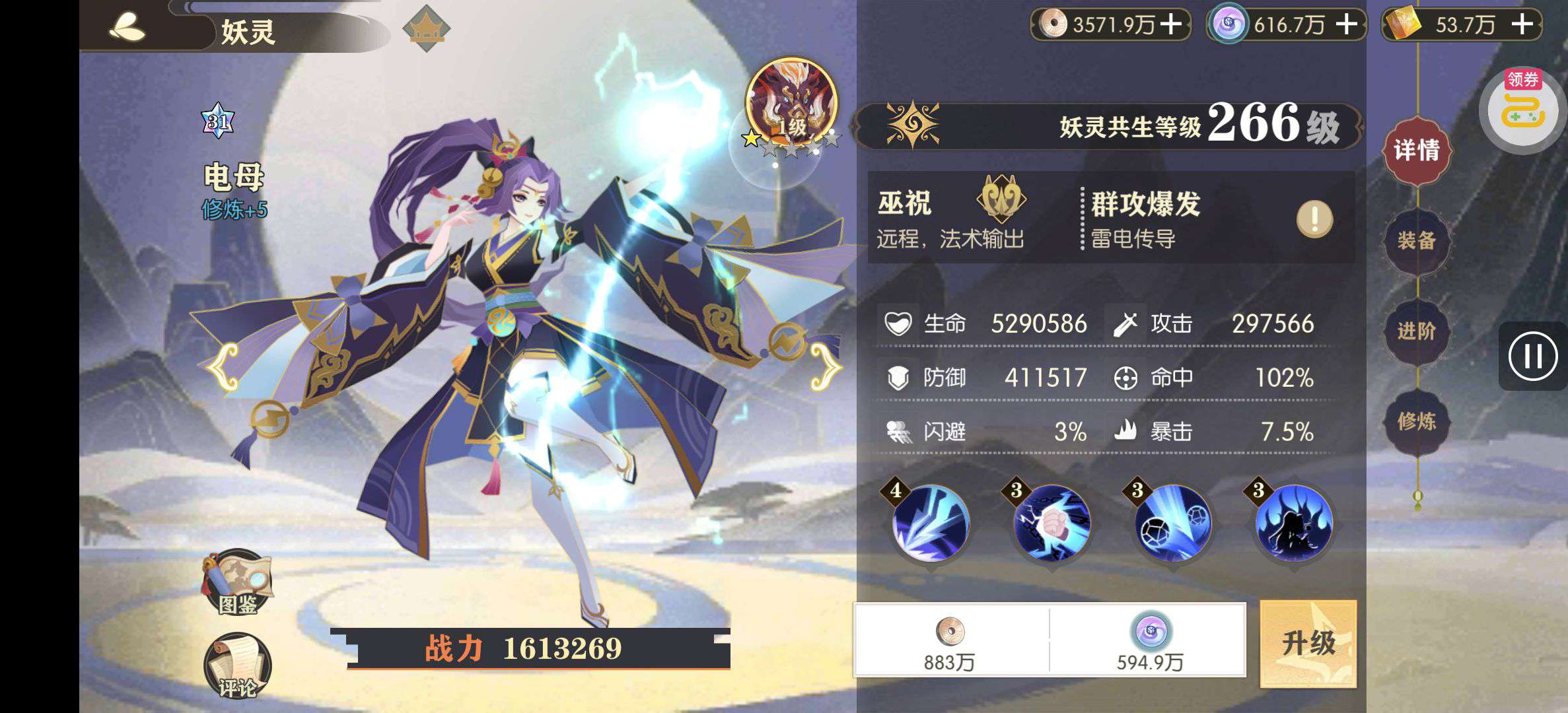Add more purple spirit orbs currency
1568x713 pixels.
[1347, 25]
